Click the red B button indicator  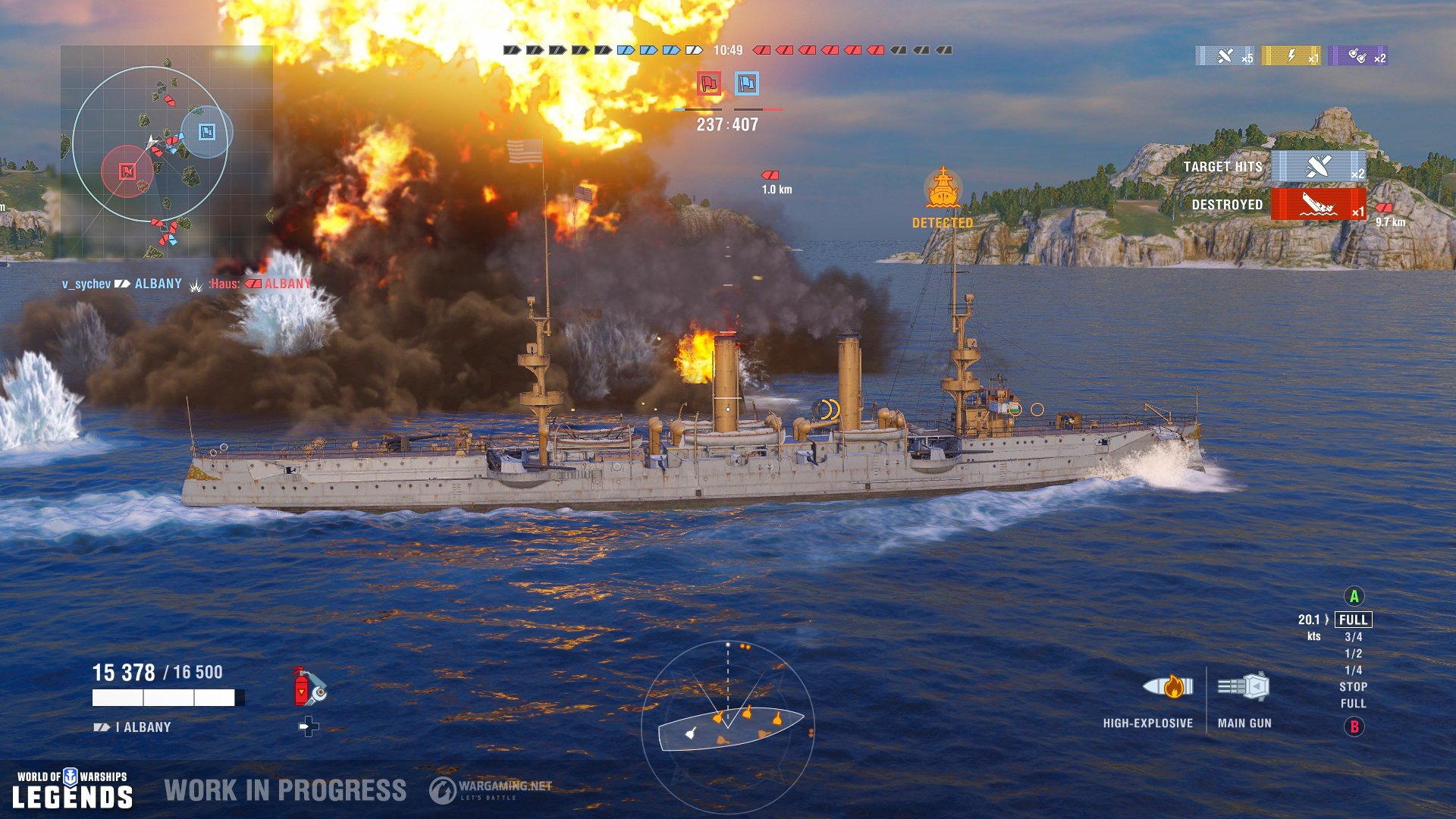(x=1354, y=727)
